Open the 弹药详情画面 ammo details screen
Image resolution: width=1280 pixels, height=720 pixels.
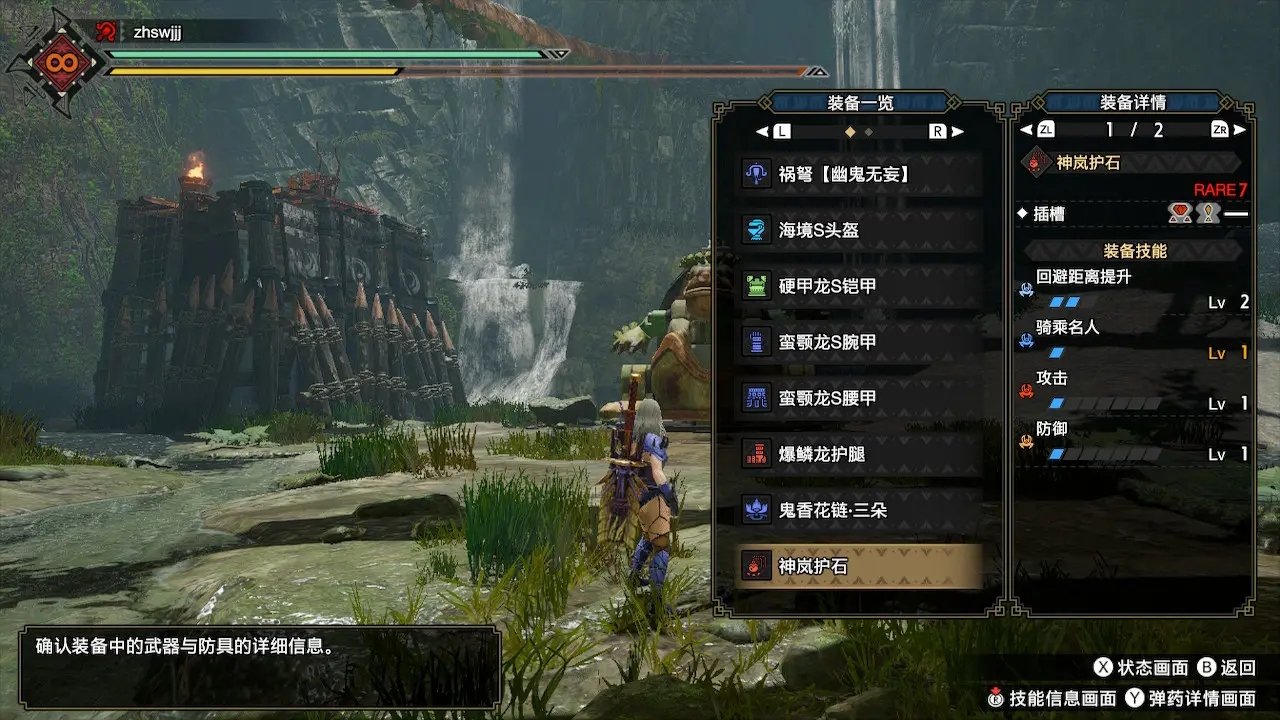click(1190, 699)
